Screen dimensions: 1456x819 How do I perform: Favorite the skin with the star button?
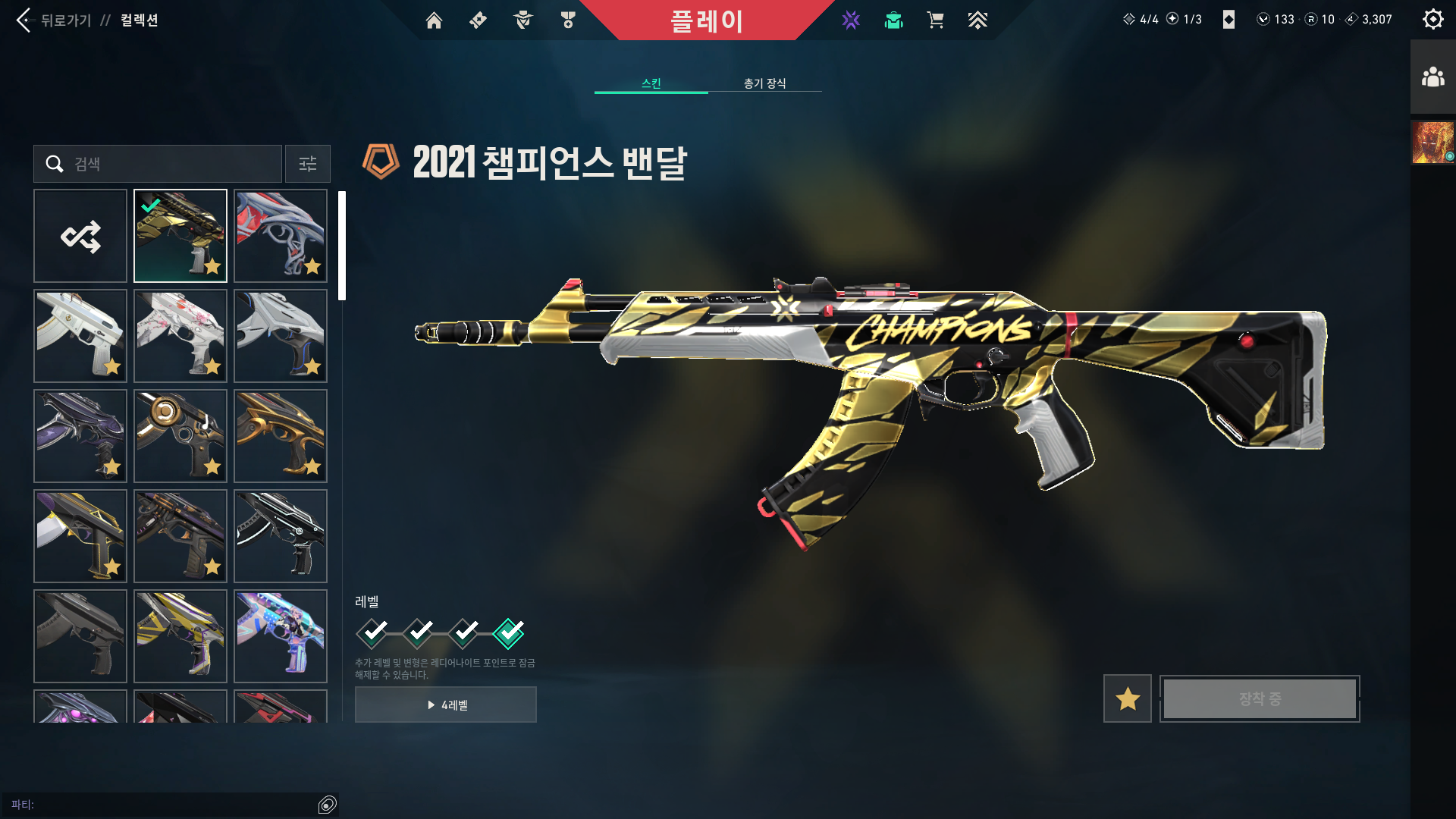1126,698
